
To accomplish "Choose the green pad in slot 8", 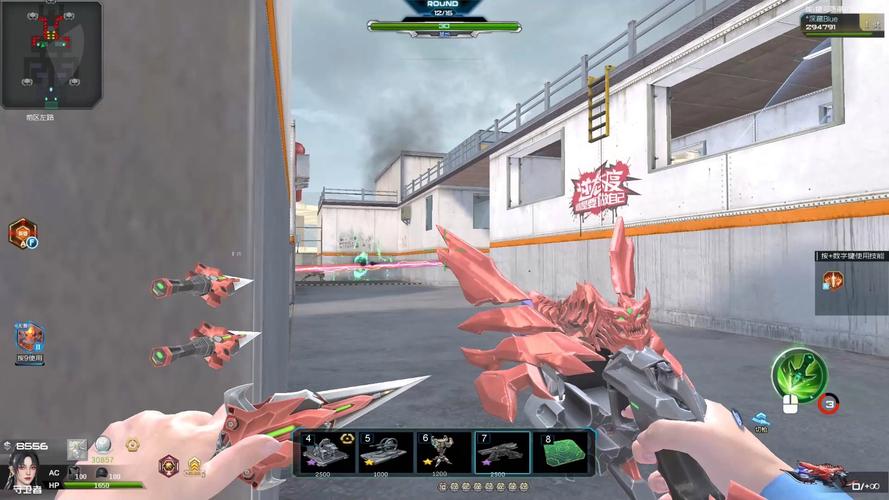I will [x=562, y=452].
